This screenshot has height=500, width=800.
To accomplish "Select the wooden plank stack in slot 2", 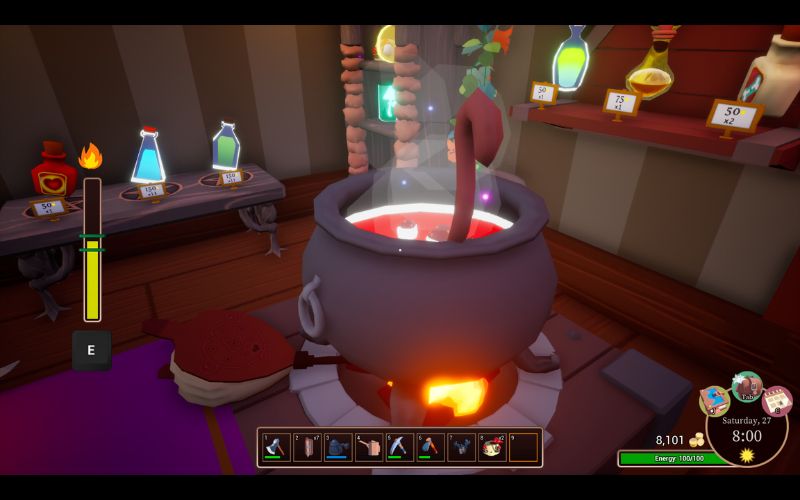I will point(307,447).
